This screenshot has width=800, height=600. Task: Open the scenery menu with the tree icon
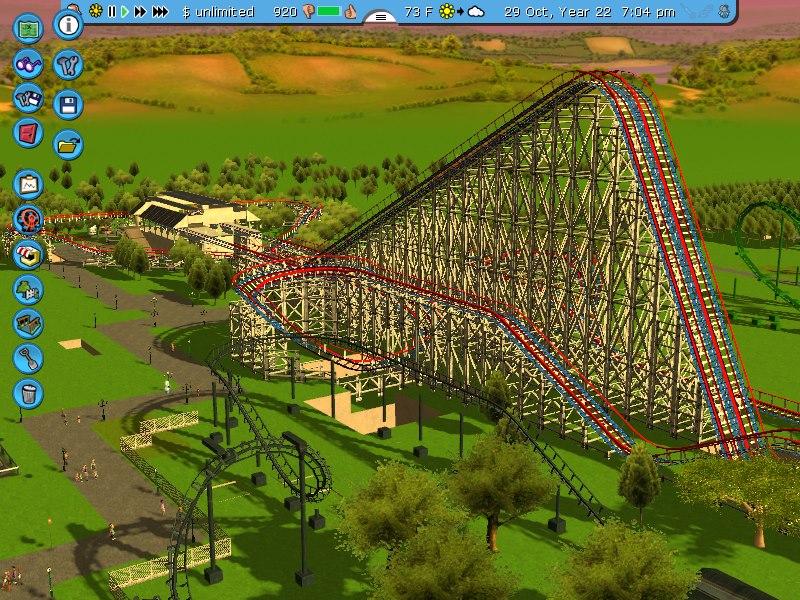(29, 289)
